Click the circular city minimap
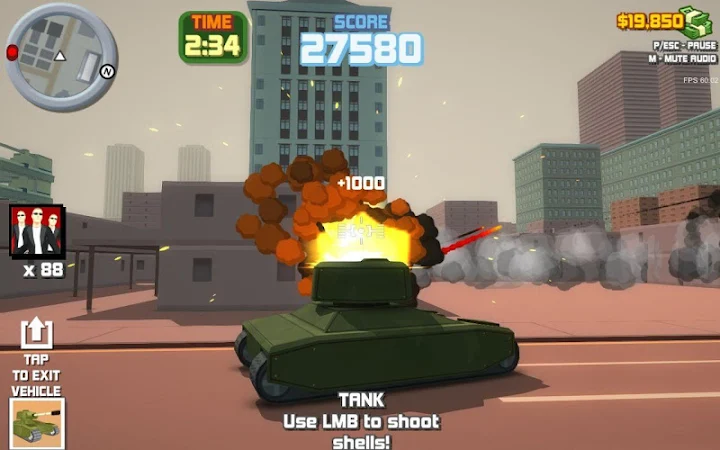Viewport: 720px width, 450px height. pos(62,43)
